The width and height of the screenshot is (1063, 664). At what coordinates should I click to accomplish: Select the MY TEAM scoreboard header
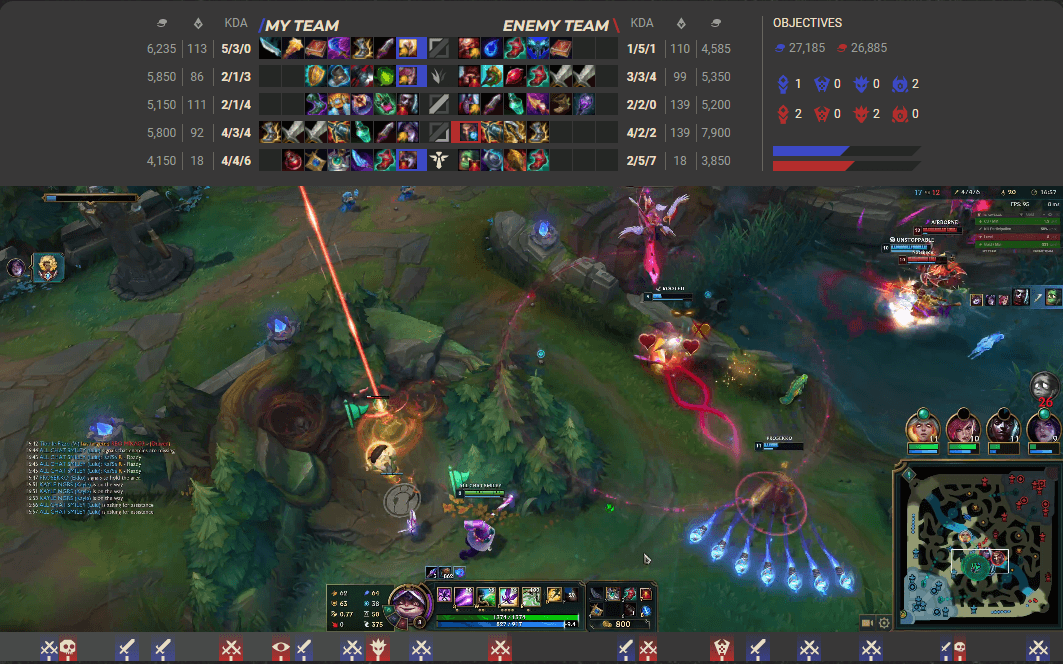(x=301, y=25)
